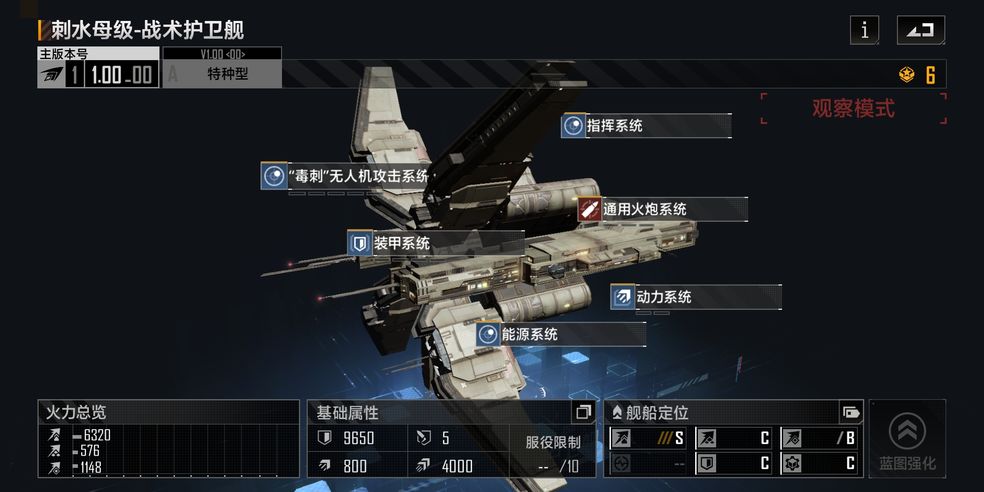Image resolution: width=984 pixels, height=492 pixels.
Task: Enter 观察模式 observation mode
Action: click(x=853, y=109)
